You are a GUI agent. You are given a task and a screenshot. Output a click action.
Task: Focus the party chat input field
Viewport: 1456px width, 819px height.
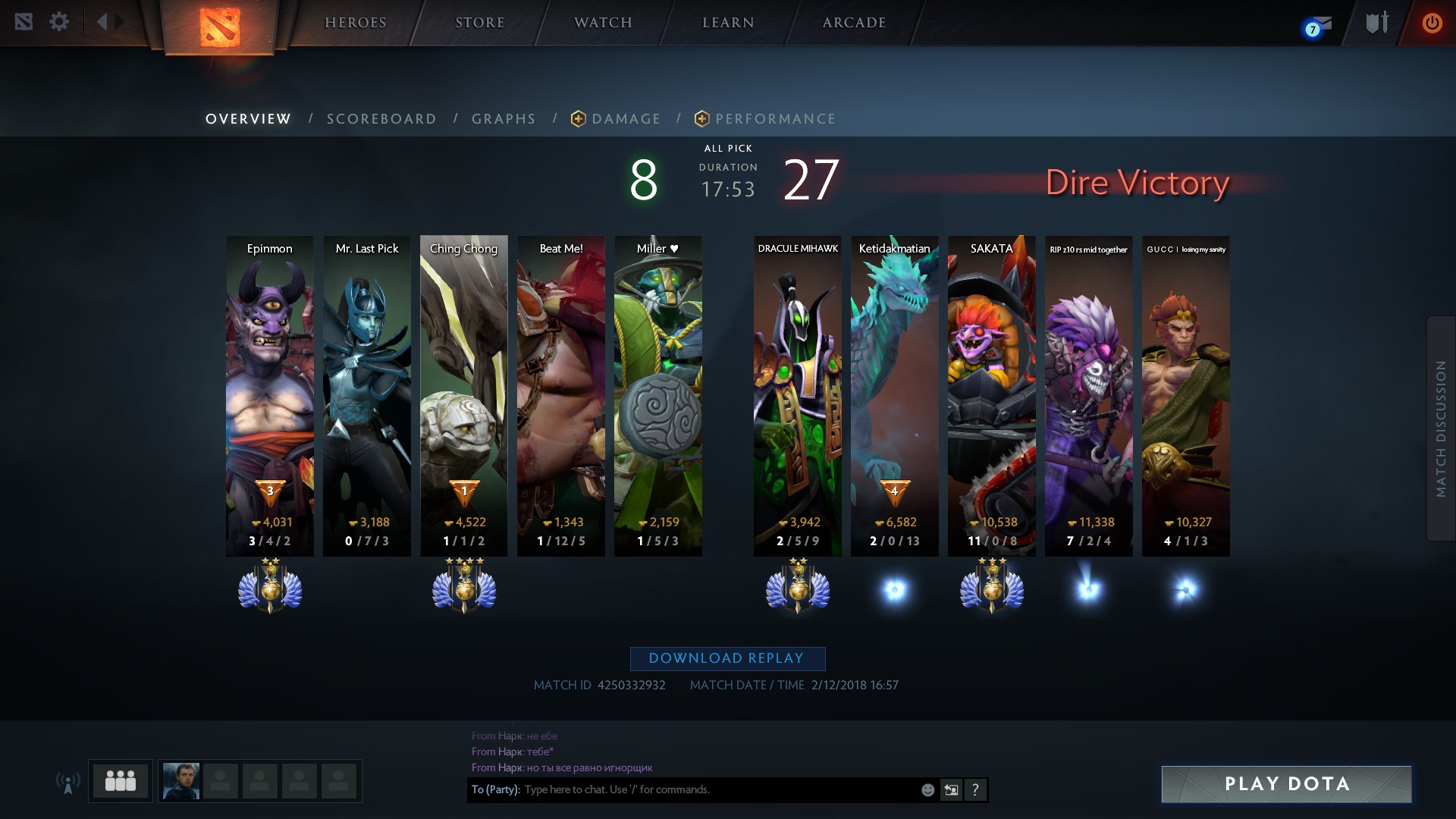tap(720, 789)
